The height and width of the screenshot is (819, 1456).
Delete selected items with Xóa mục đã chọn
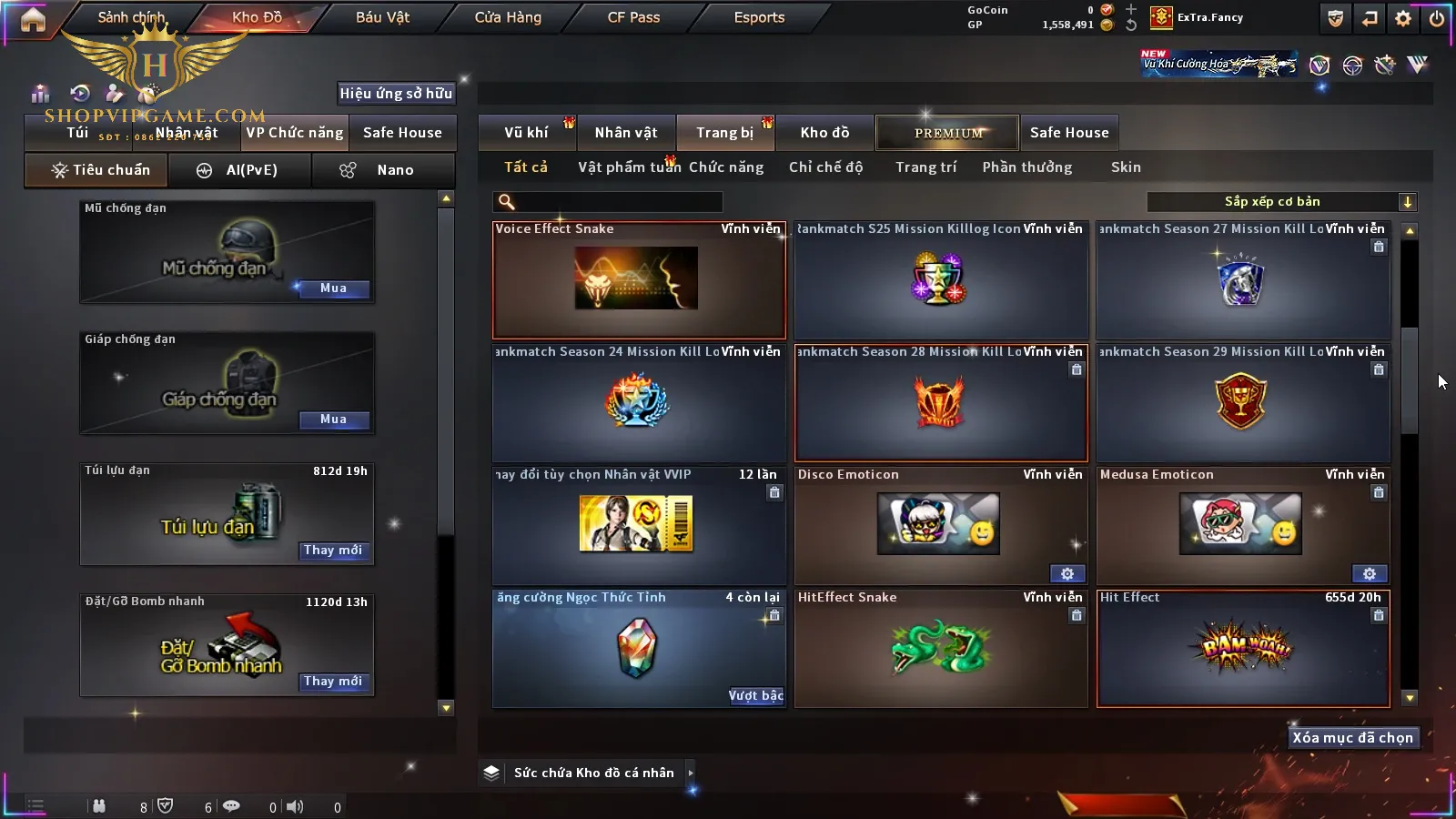click(1352, 738)
